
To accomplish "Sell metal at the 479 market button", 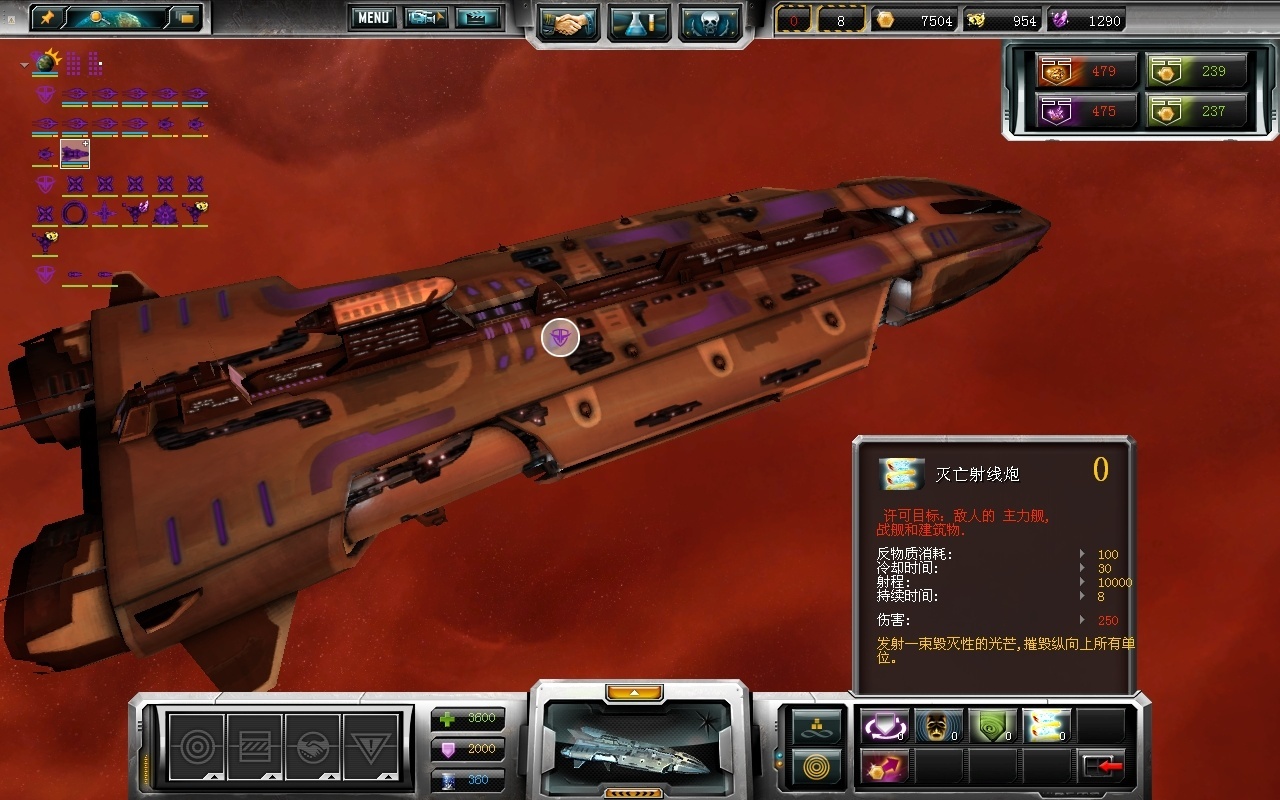I will (1087, 72).
